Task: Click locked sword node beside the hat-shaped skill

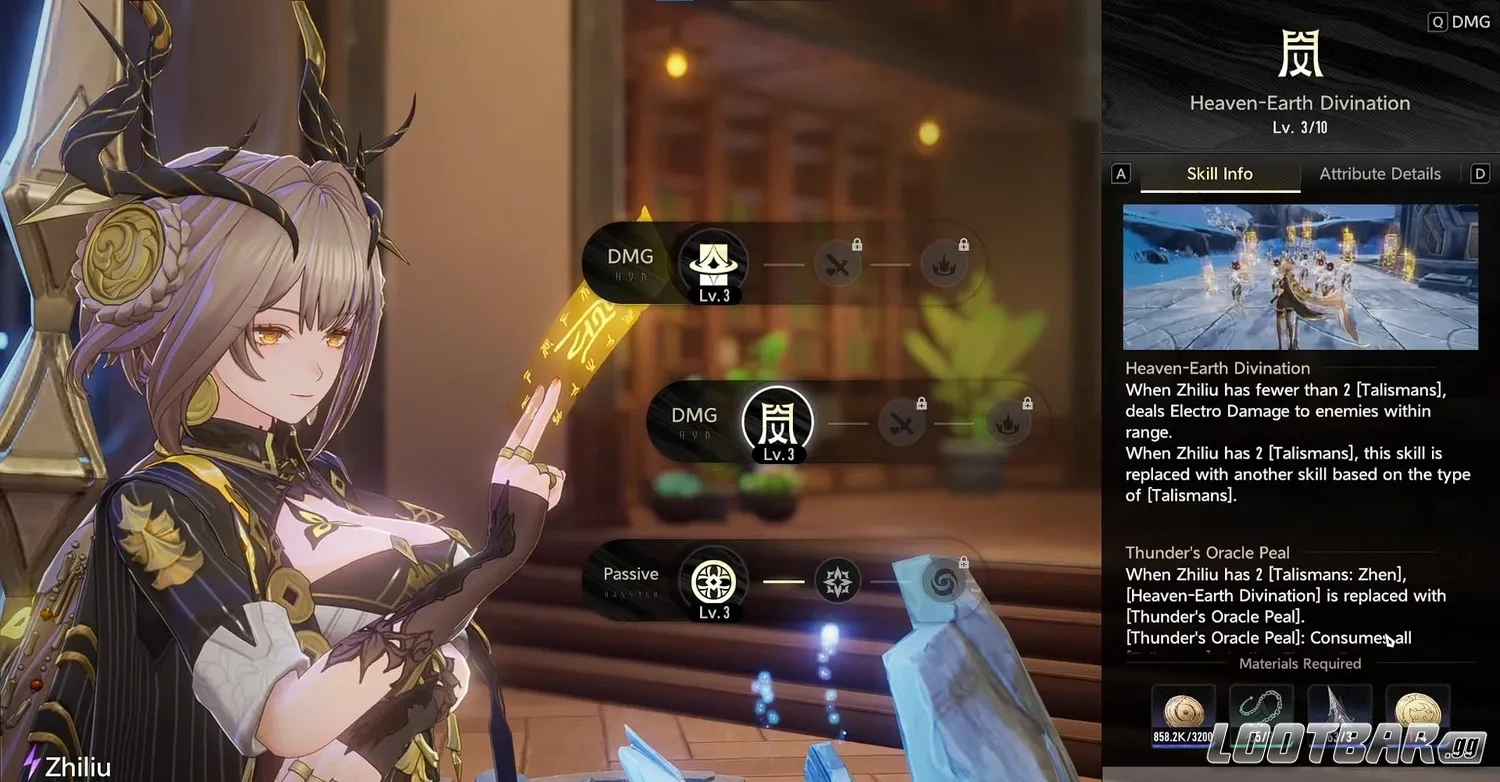Action: 837,264
